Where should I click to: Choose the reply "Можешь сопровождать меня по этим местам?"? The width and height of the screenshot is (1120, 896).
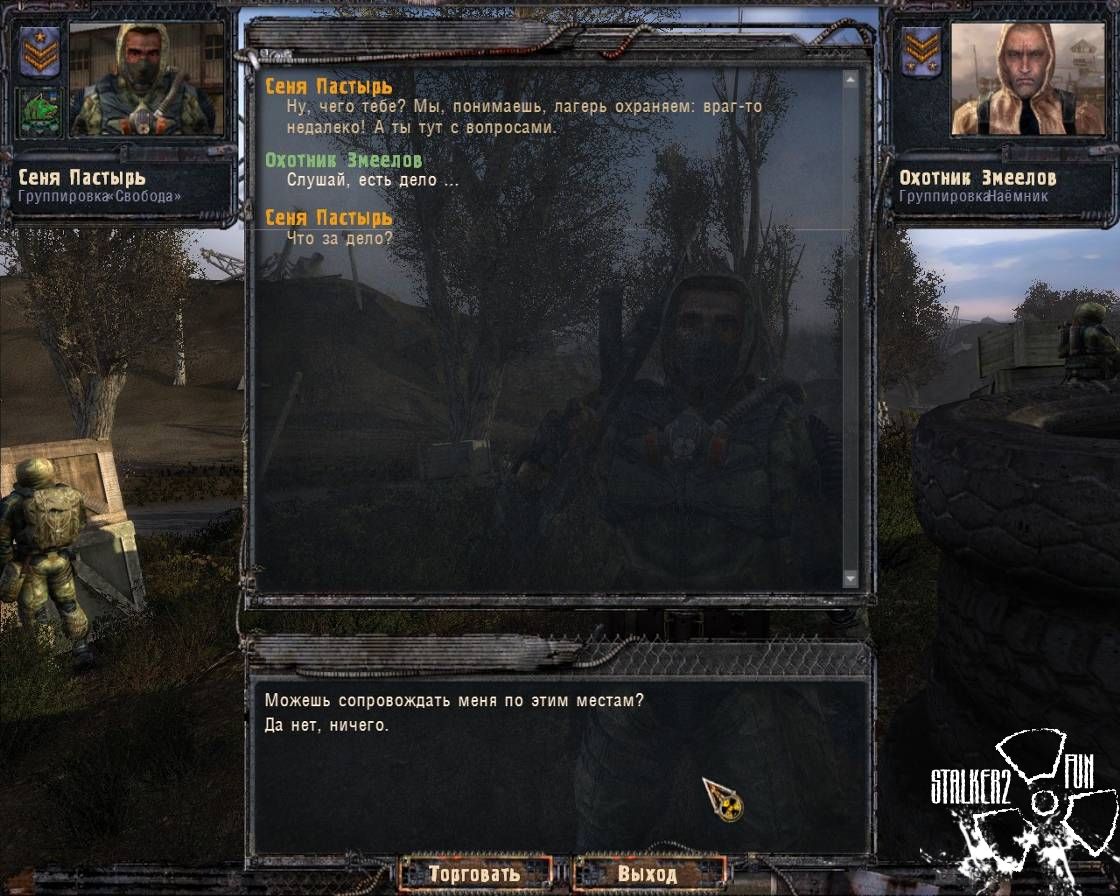(x=454, y=701)
